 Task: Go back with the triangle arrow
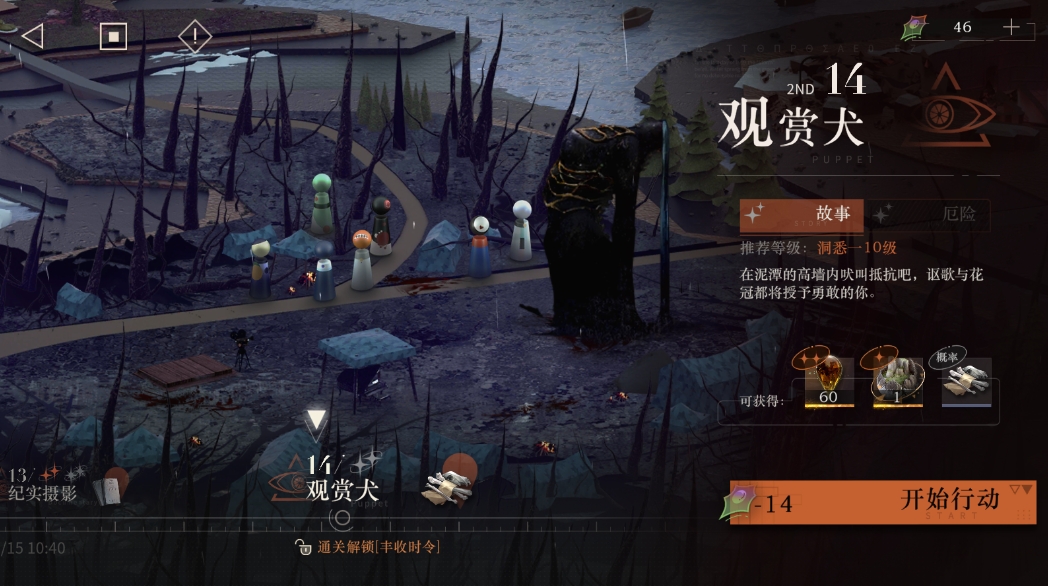pyautogui.click(x=32, y=37)
